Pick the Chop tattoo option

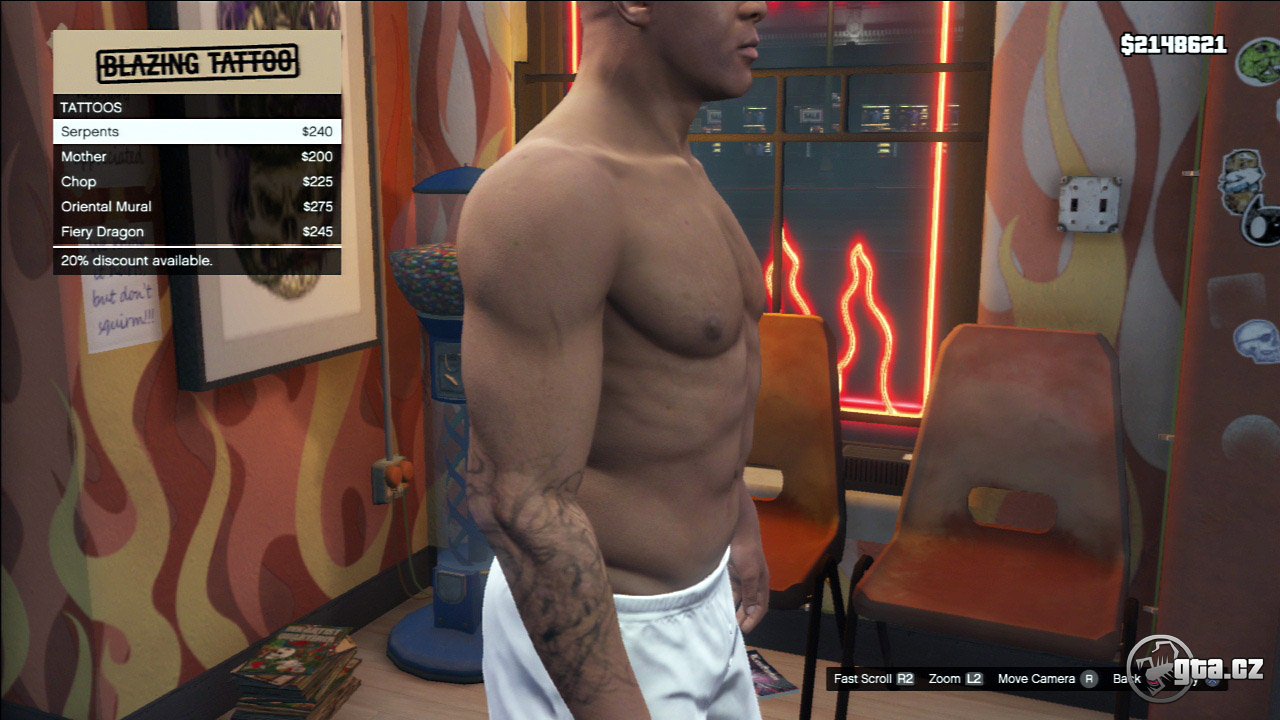(197, 182)
